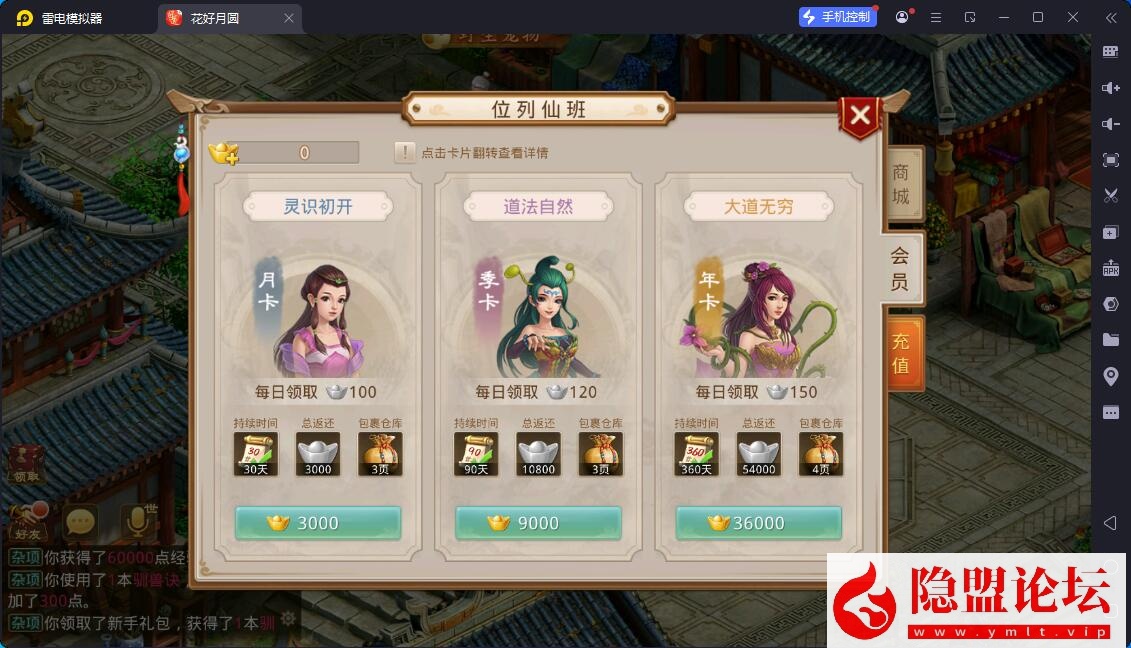The height and width of the screenshot is (648, 1131).
Task: Close the 花好月圆 emulator tab
Action: [x=289, y=18]
